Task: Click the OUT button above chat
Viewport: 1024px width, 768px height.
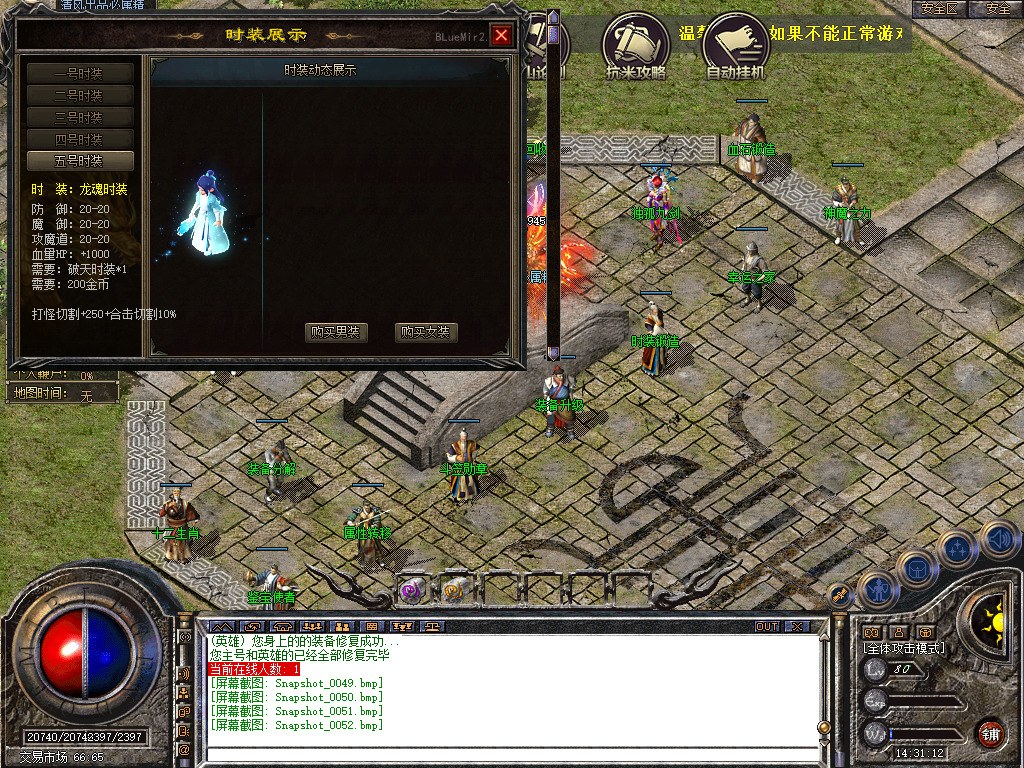Action: (766, 627)
